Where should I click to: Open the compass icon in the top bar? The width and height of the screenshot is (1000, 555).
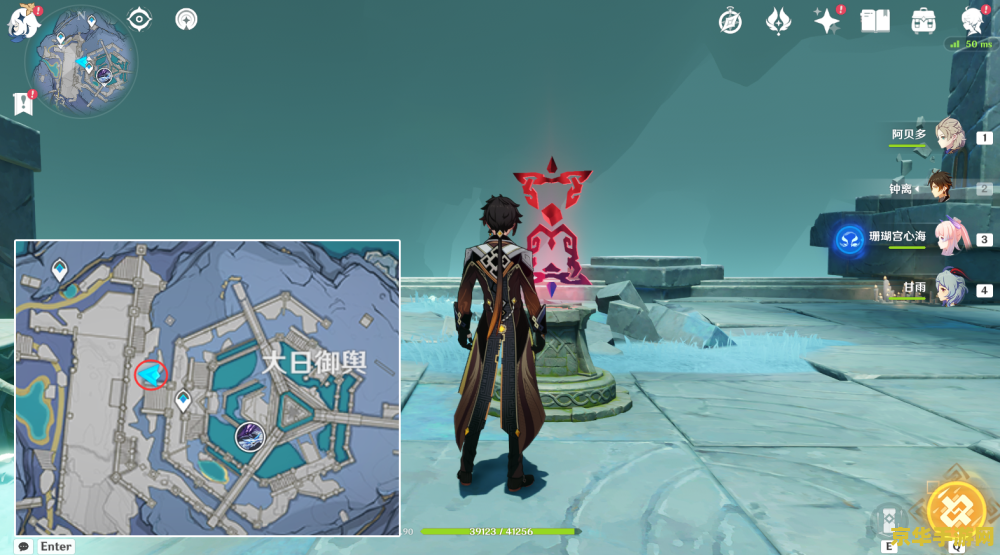point(731,21)
